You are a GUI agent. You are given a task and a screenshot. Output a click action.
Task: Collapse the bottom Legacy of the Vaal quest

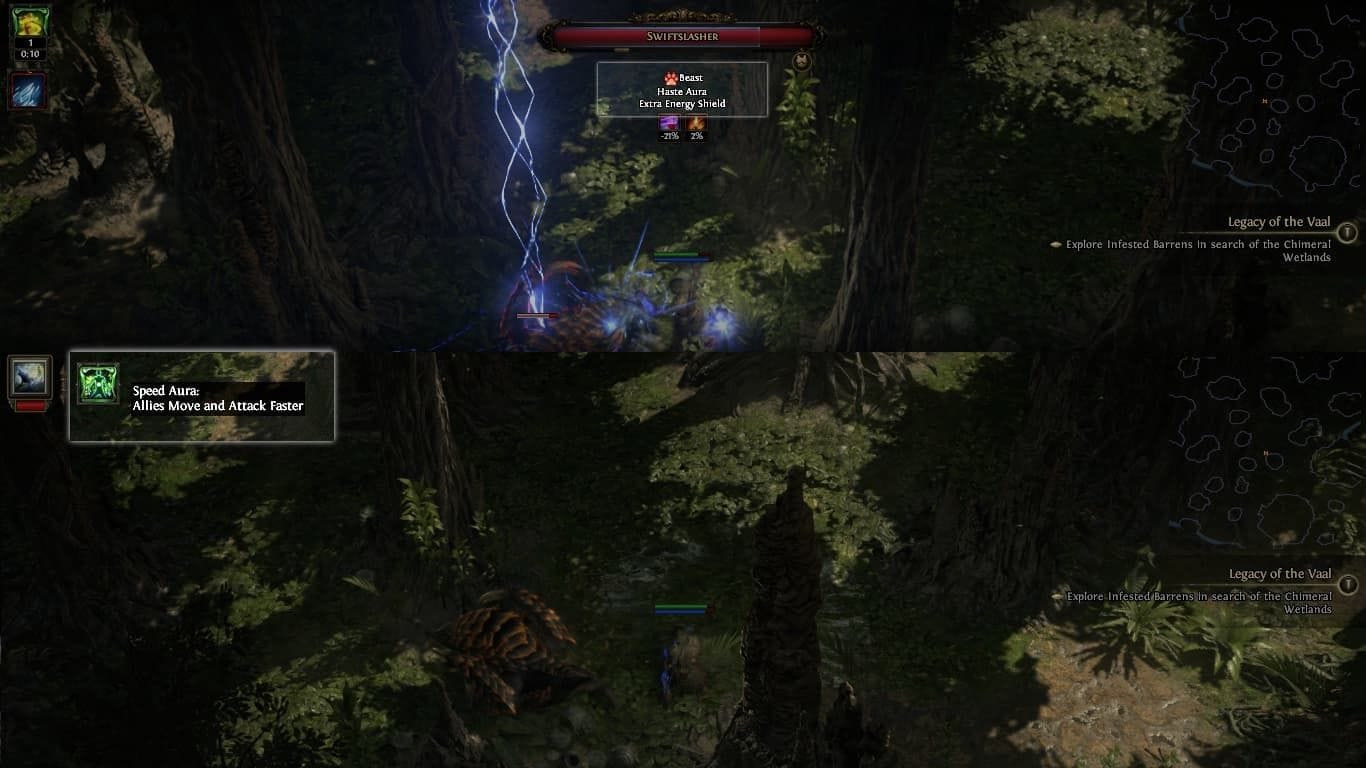click(x=1279, y=573)
